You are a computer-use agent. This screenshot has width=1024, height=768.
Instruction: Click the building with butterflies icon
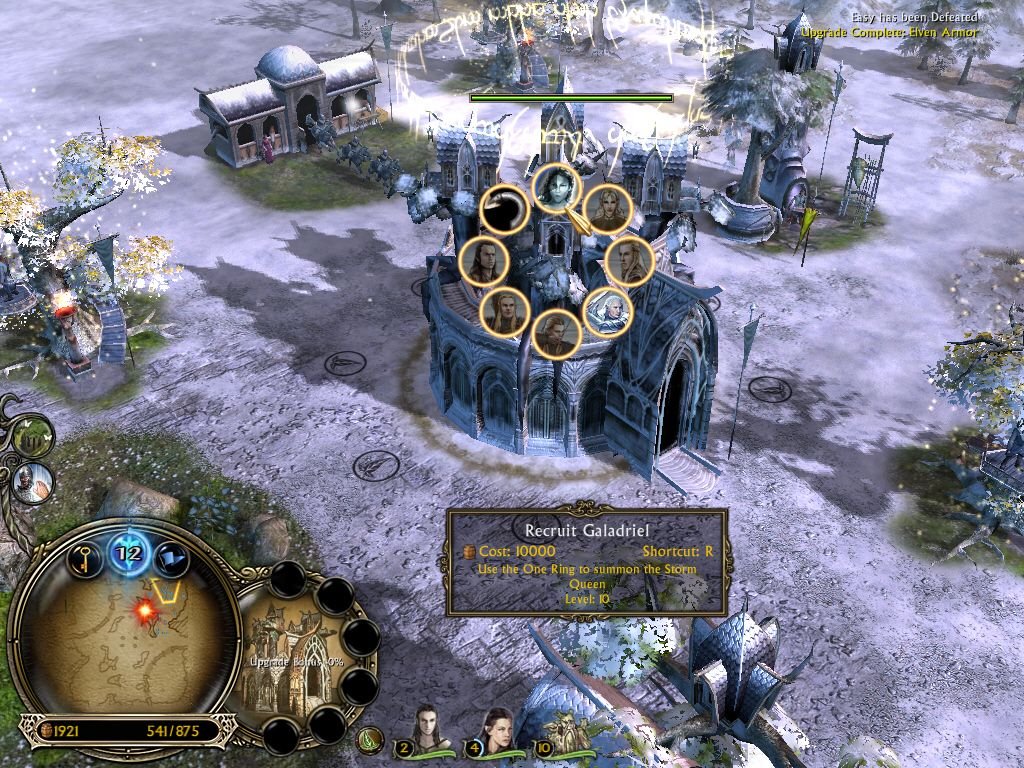click(x=32, y=437)
